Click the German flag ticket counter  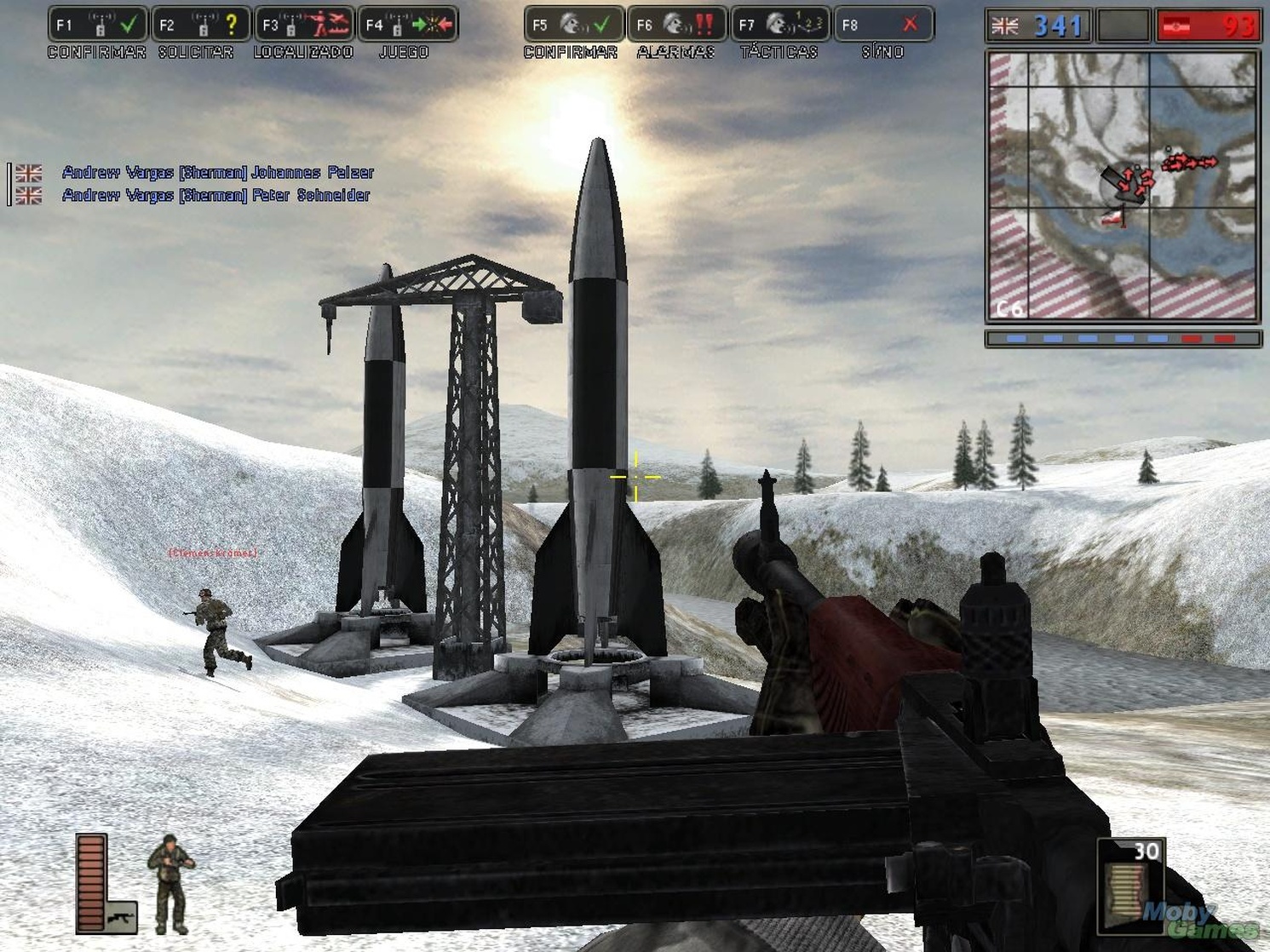[1210, 26]
